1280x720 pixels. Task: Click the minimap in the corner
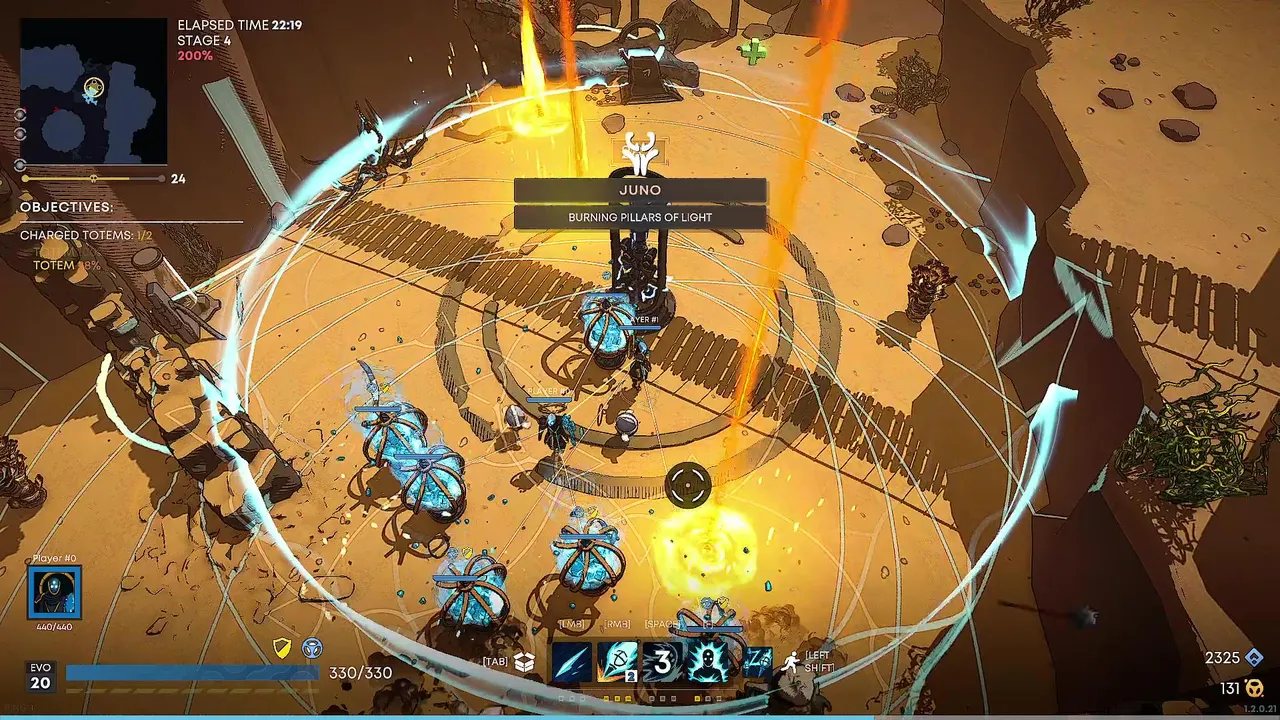[x=93, y=91]
